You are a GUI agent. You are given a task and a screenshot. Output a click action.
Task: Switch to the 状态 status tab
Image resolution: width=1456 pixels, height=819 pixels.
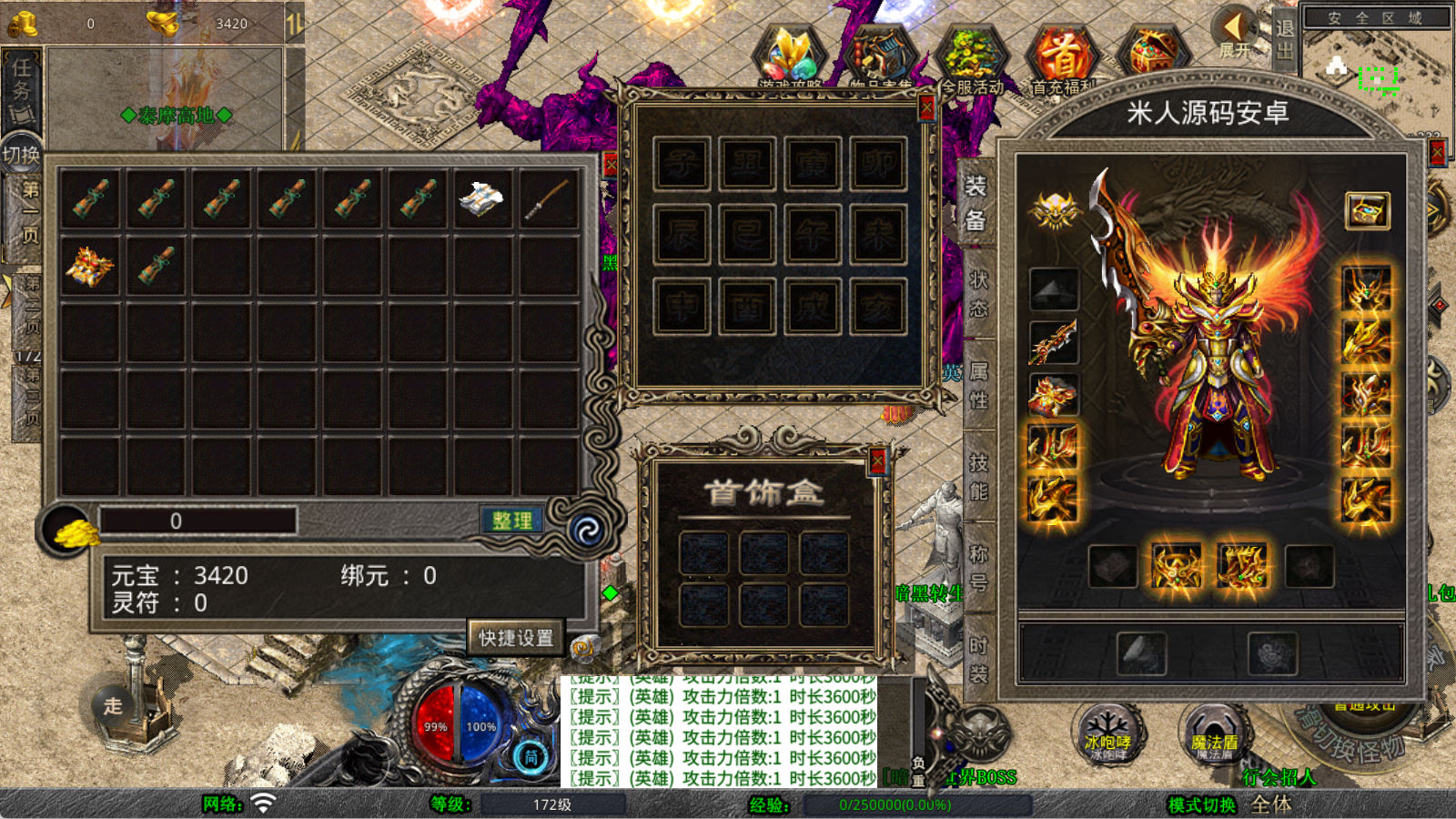[978, 293]
